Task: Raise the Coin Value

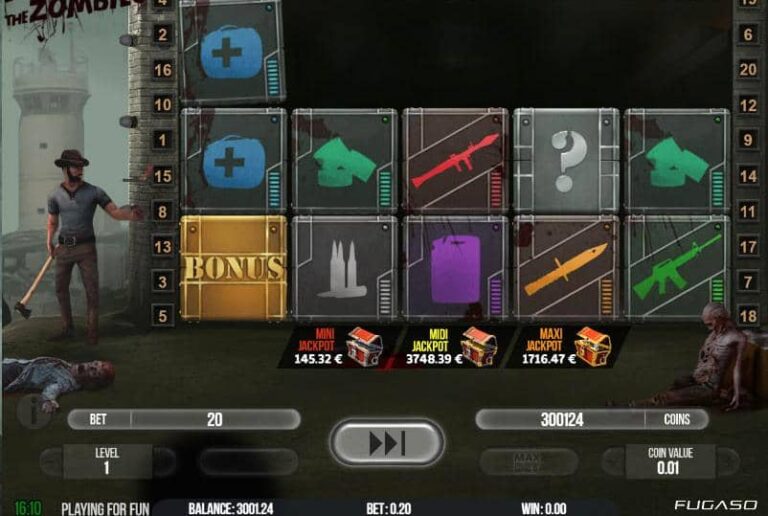Action: (728, 462)
